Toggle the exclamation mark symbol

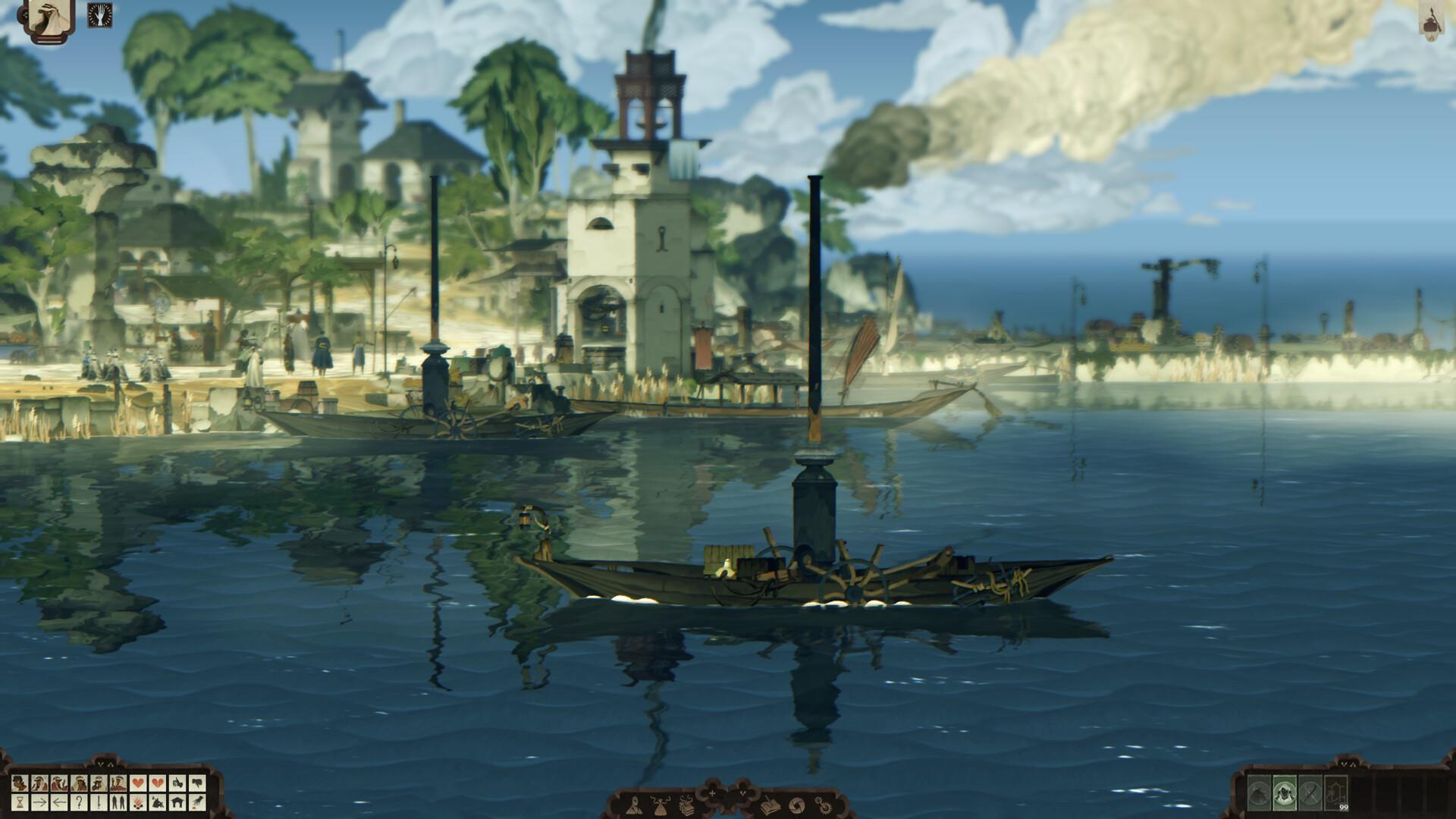[99, 803]
